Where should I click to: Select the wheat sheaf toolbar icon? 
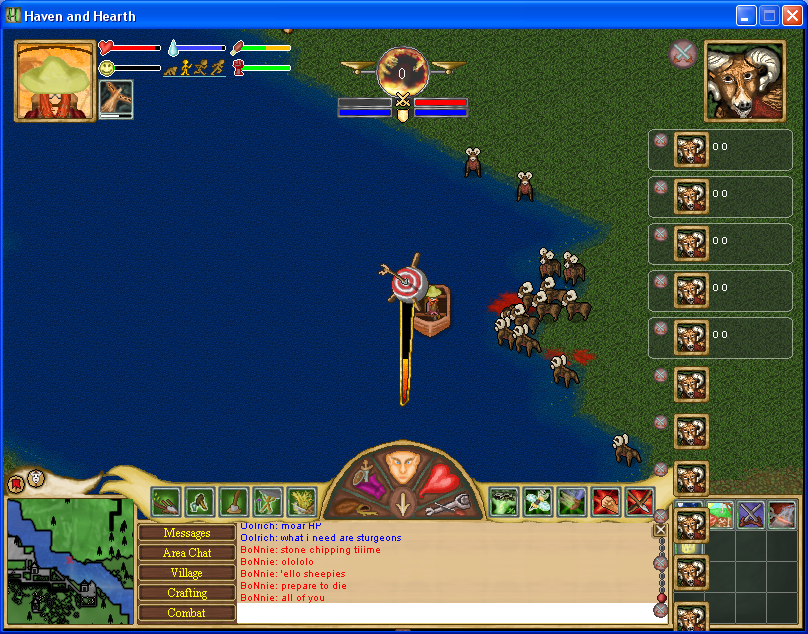point(301,501)
